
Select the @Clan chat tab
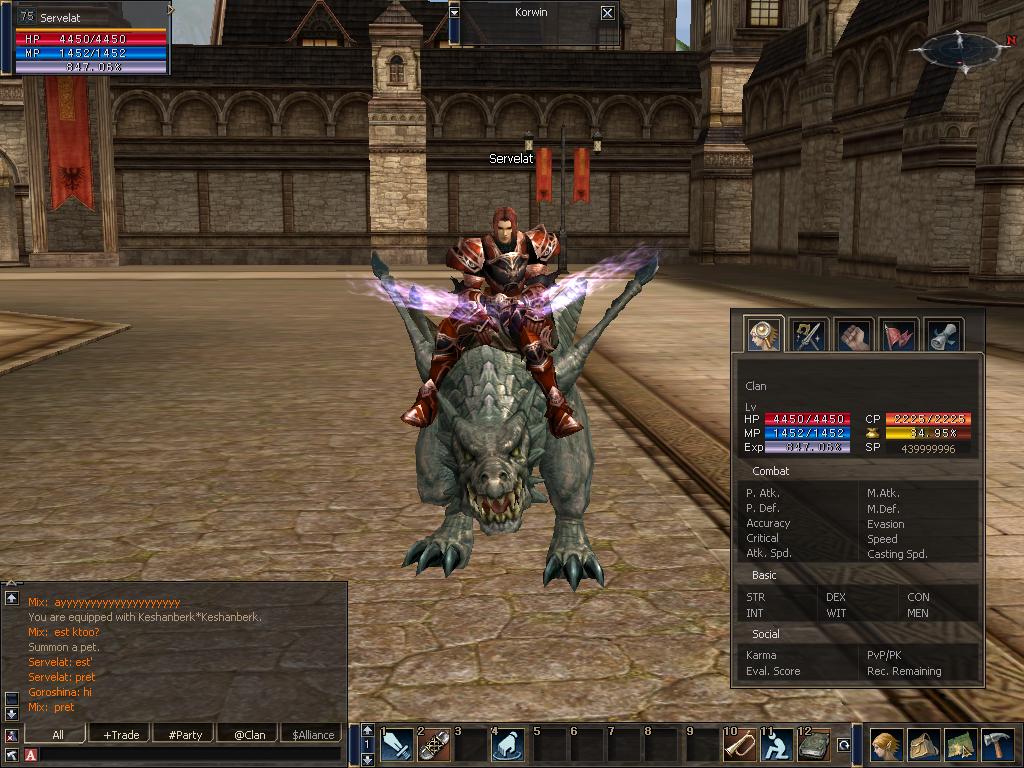point(249,734)
